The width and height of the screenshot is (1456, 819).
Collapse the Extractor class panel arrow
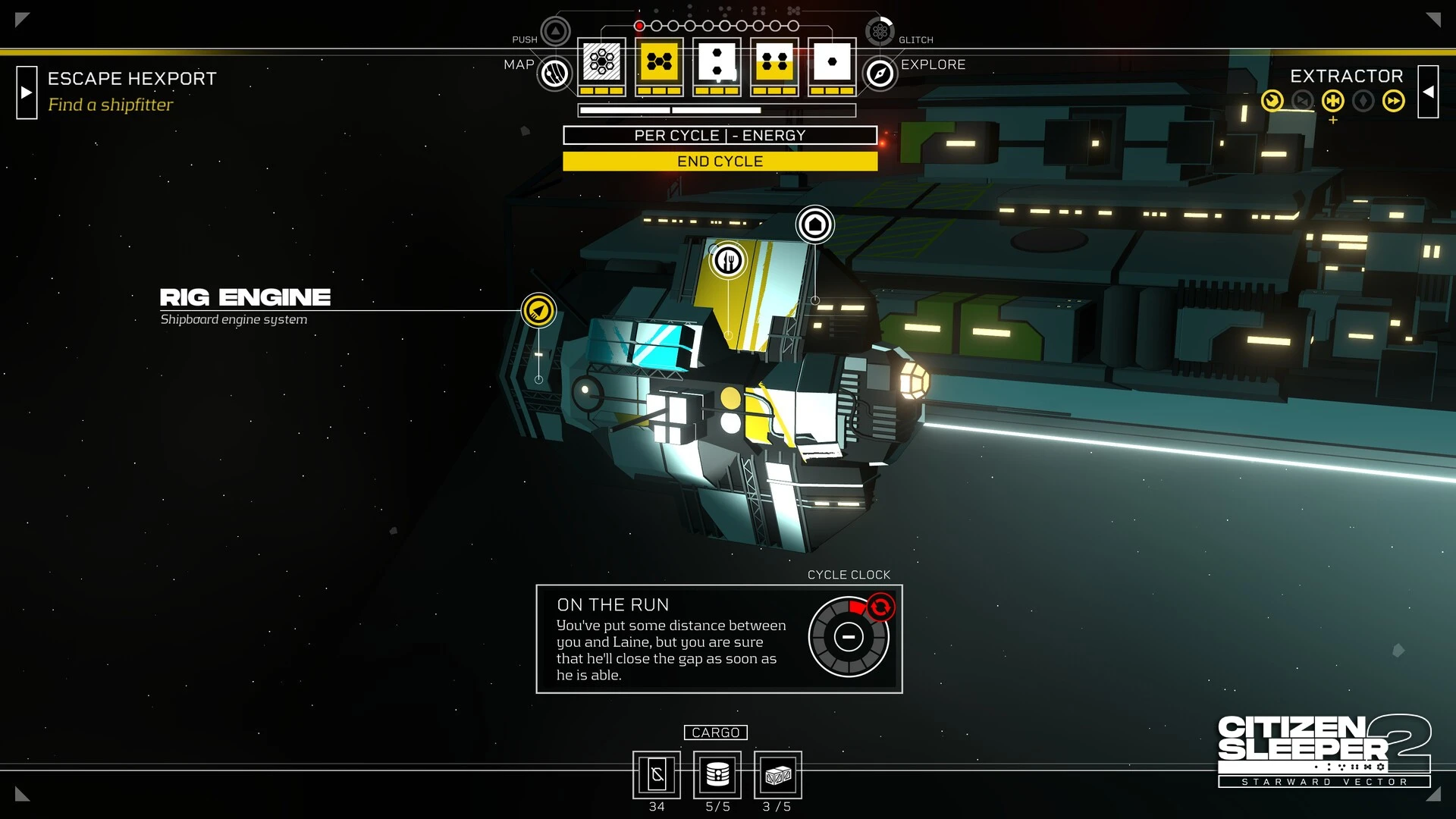pyautogui.click(x=1428, y=92)
